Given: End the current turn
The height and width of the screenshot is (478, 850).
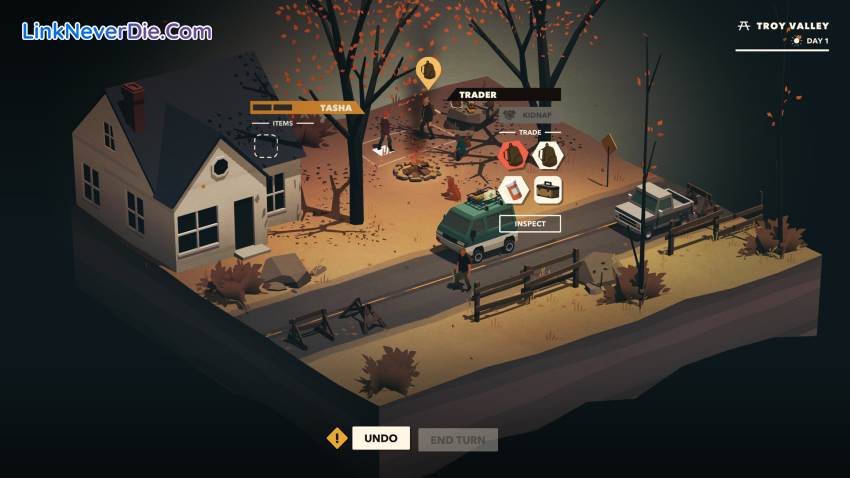Looking at the screenshot, I should point(457,439).
